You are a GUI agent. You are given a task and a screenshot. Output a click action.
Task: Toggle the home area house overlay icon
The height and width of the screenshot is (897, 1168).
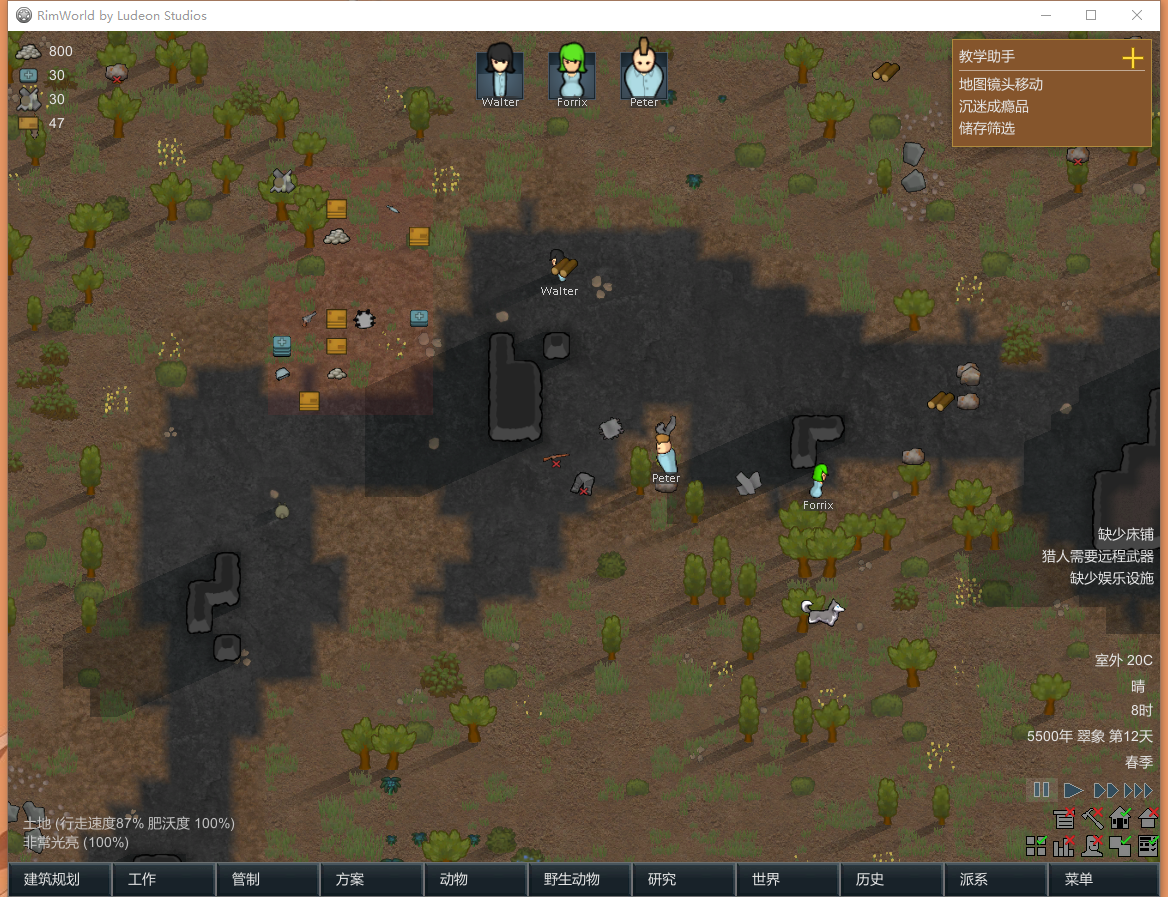pos(1120,819)
